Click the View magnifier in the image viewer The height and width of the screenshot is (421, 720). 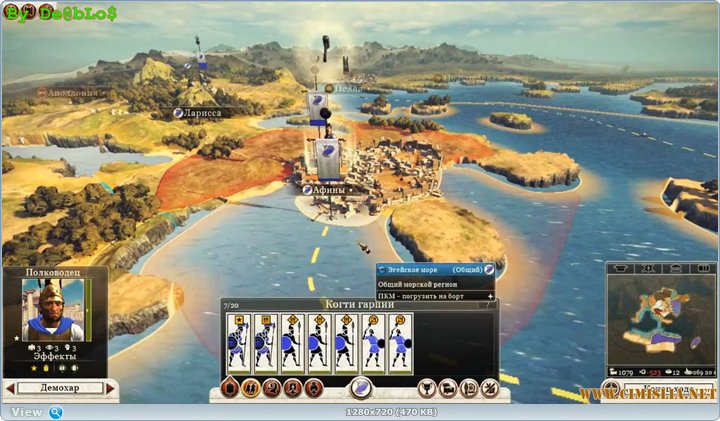56,412
